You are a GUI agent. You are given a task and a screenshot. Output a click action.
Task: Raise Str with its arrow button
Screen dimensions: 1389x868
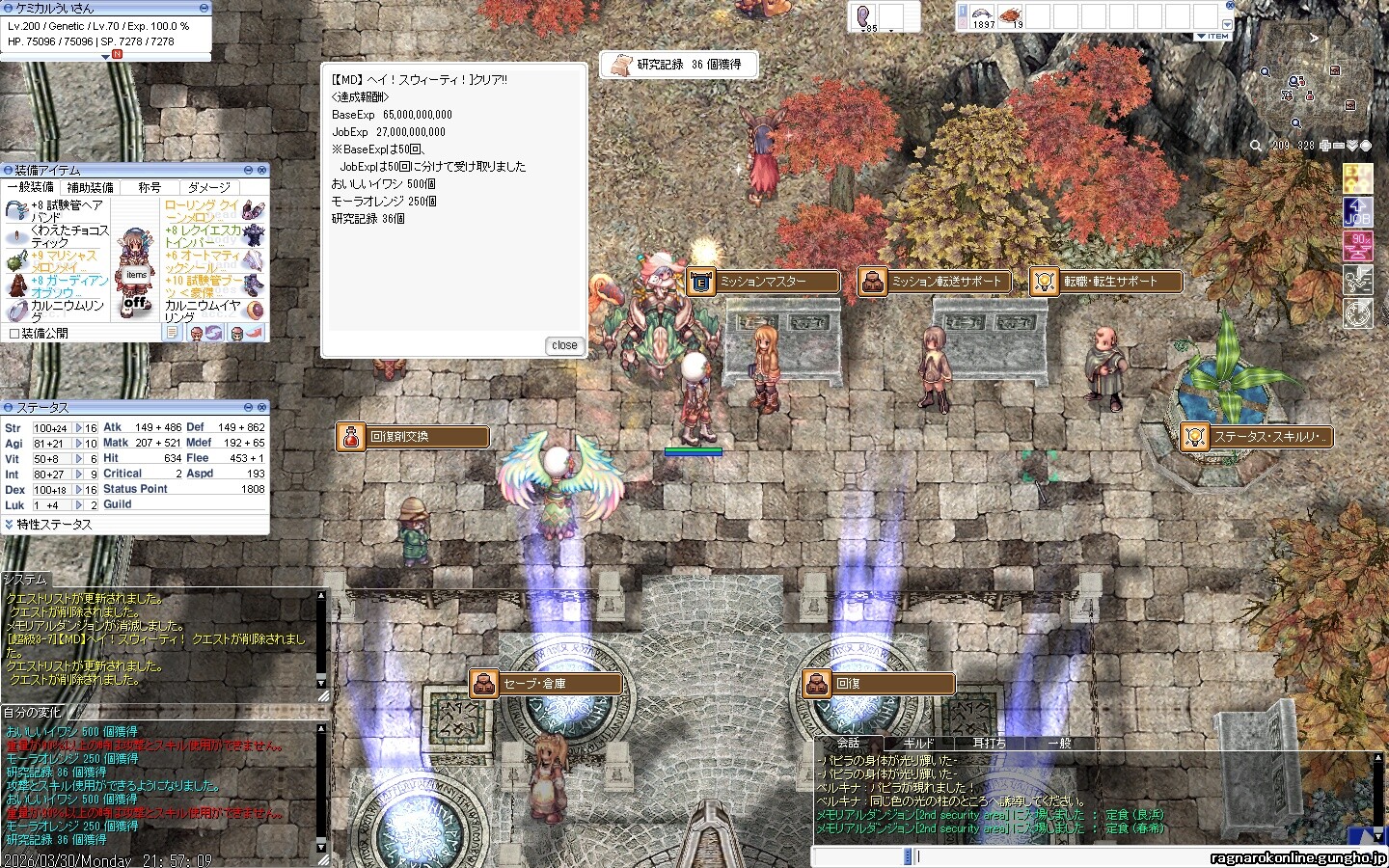click(x=78, y=428)
